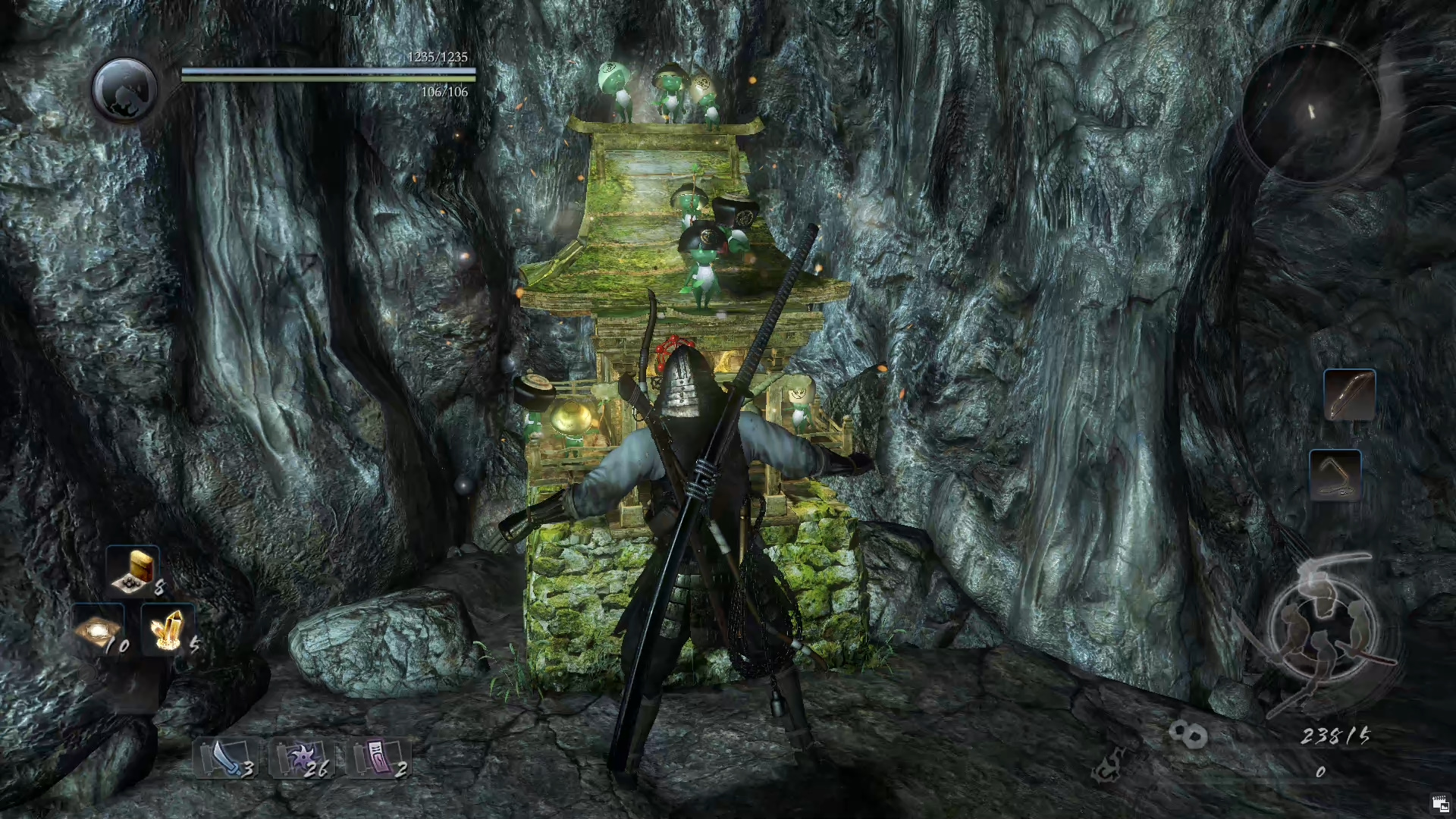
Task: Activate the purple talisman scroll slot
Action: (378, 758)
